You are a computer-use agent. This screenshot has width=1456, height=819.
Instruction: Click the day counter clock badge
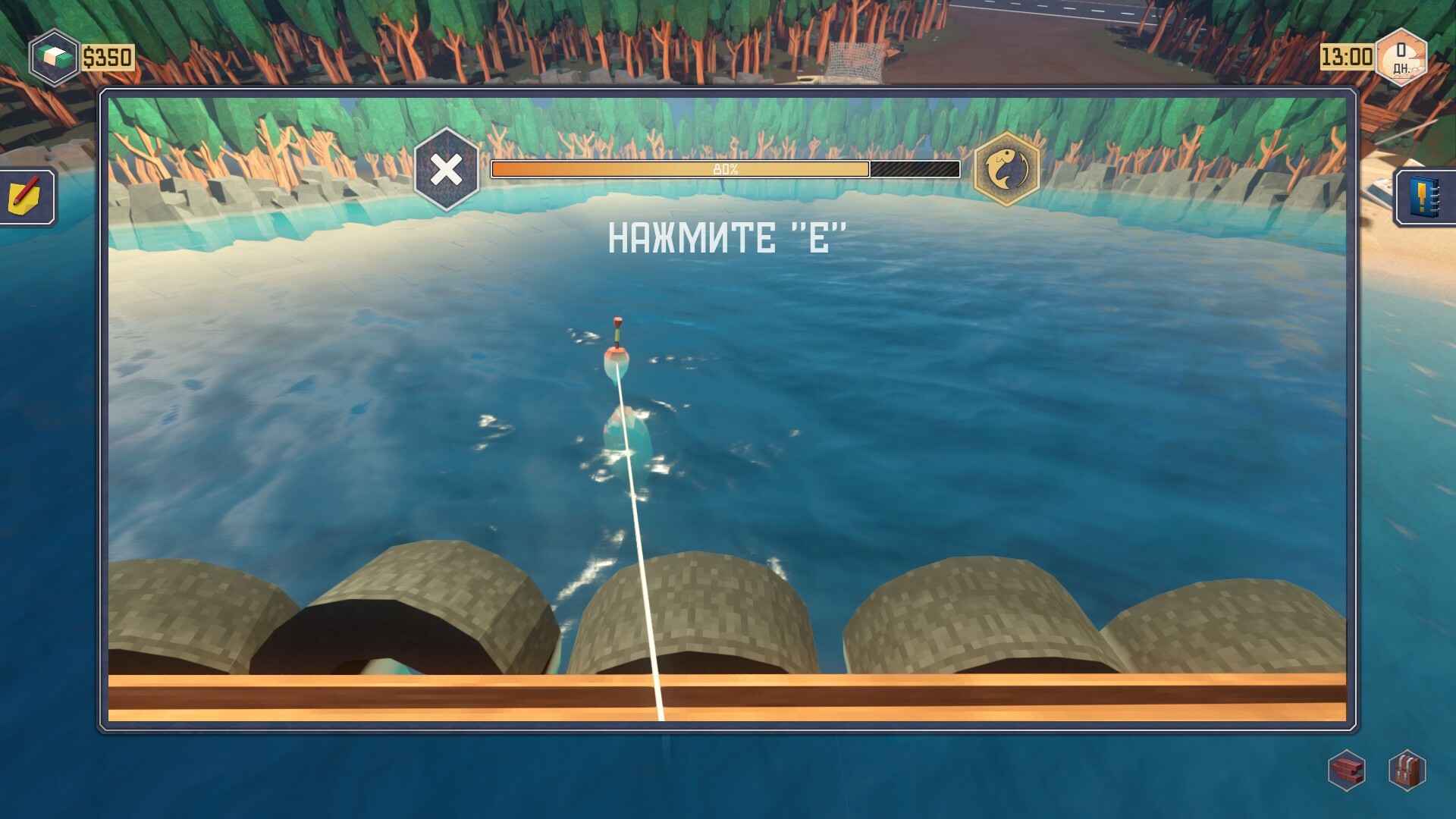[x=1401, y=58]
